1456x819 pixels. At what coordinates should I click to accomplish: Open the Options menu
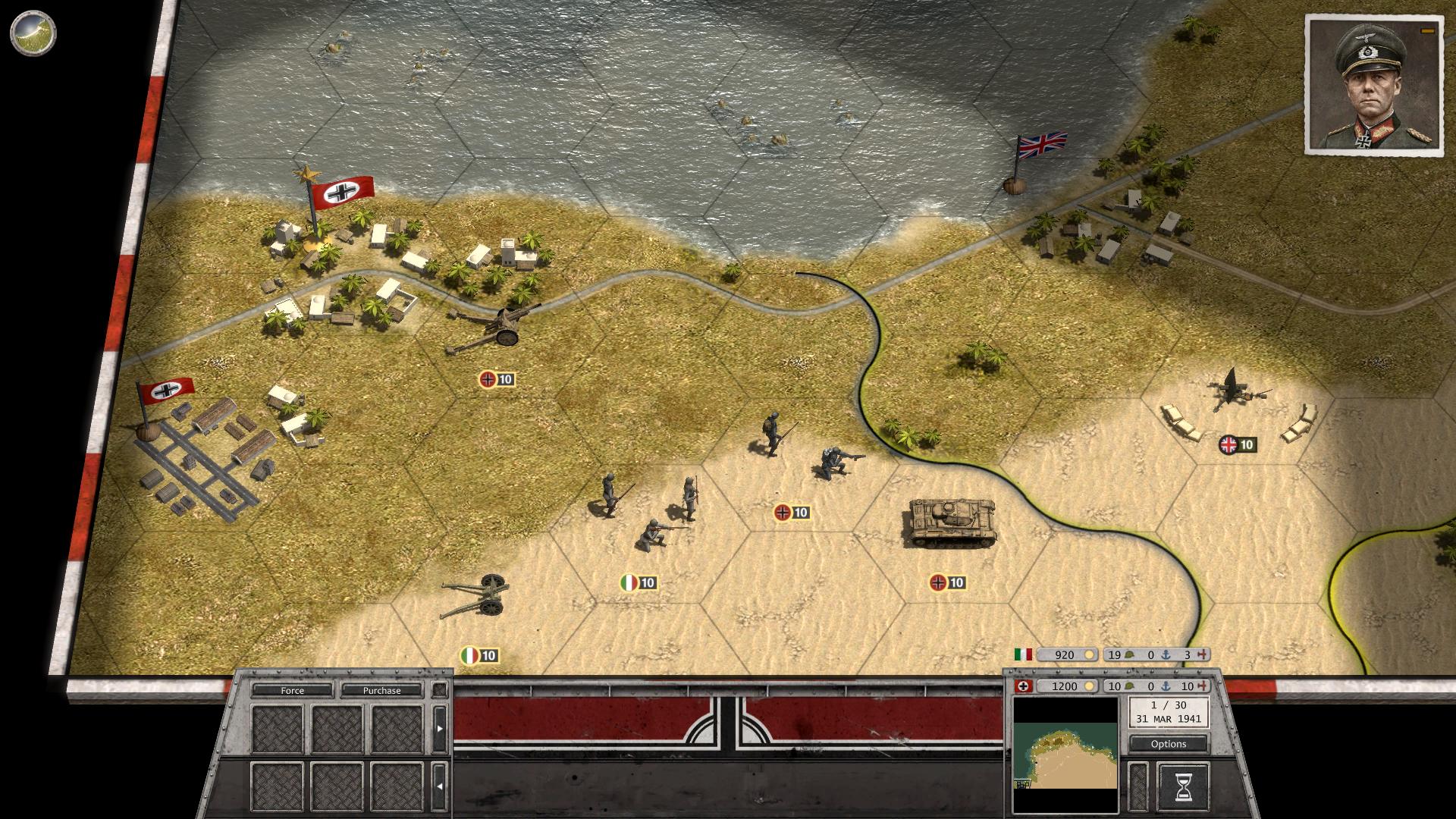pyautogui.click(x=1168, y=744)
